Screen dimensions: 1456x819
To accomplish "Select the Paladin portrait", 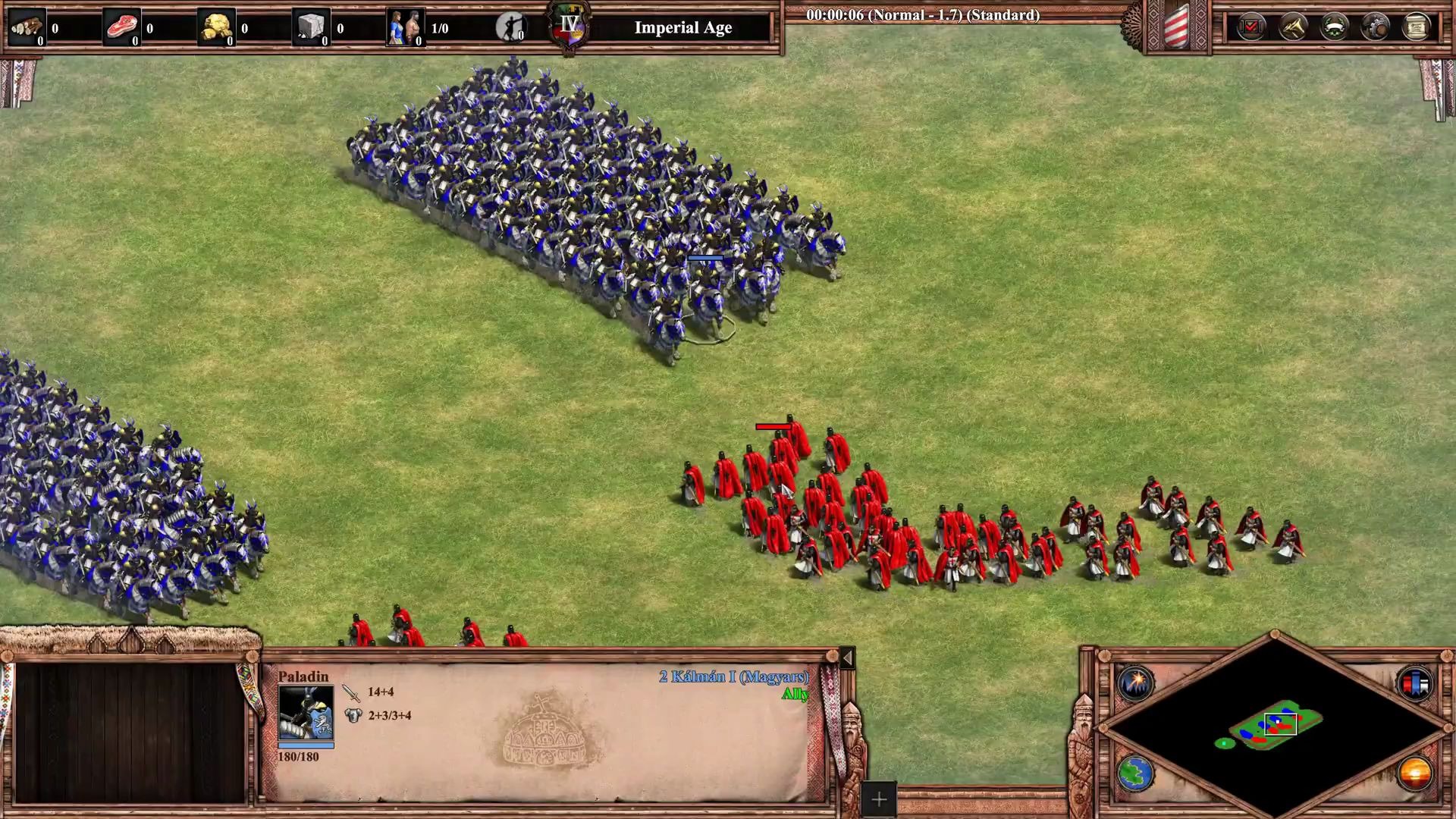I will [x=306, y=713].
